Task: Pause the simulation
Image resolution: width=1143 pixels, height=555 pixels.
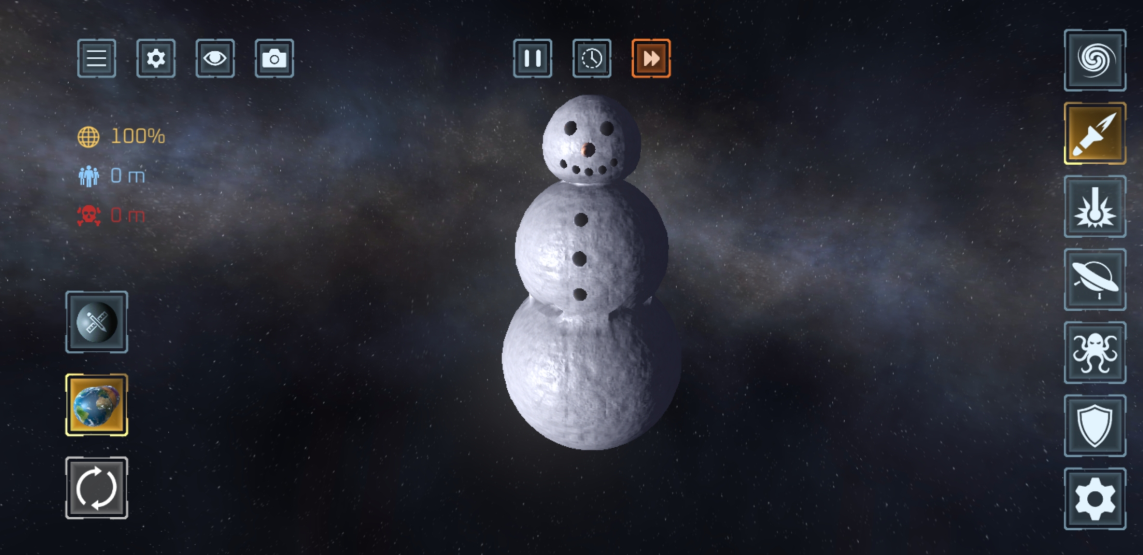Action: tap(533, 59)
